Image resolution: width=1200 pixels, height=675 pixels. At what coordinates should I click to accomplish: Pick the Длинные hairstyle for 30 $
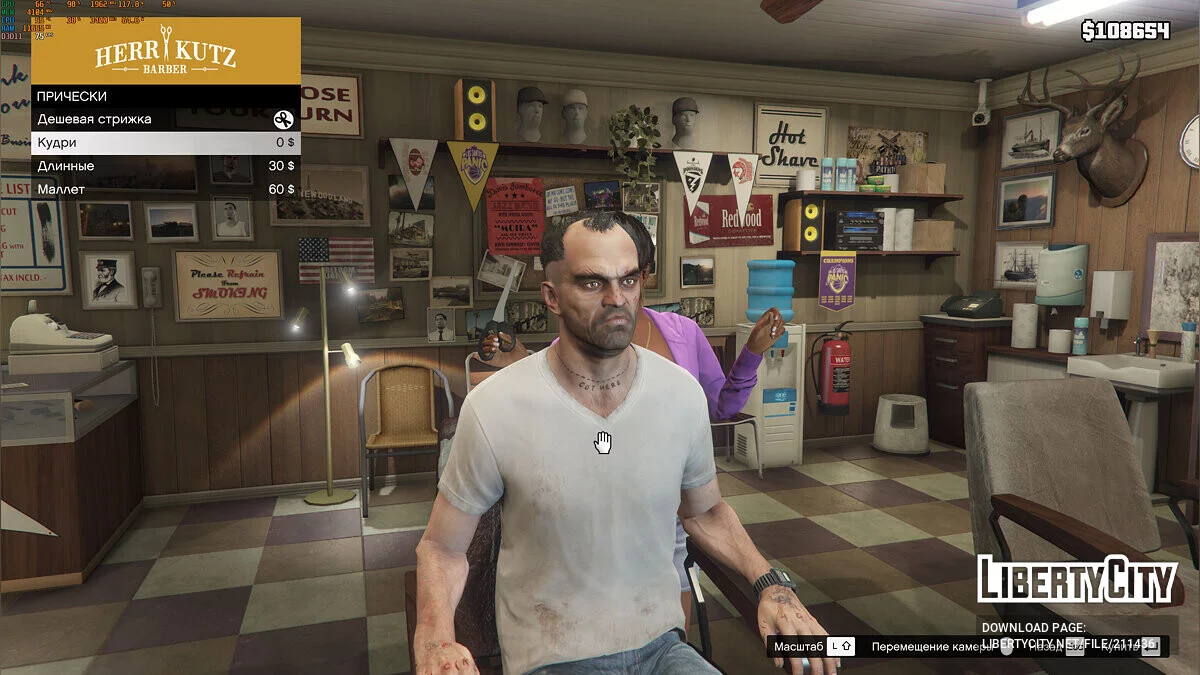(165, 166)
